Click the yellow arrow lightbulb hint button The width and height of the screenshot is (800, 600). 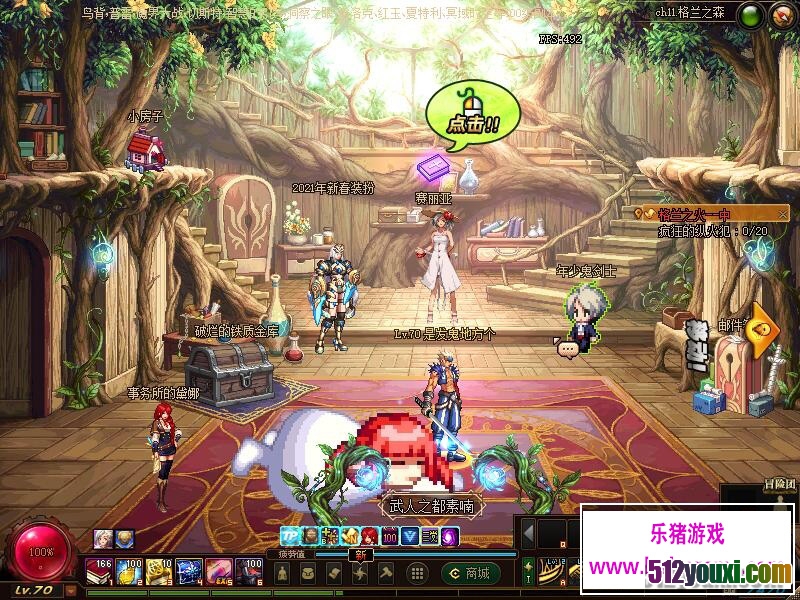762,327
